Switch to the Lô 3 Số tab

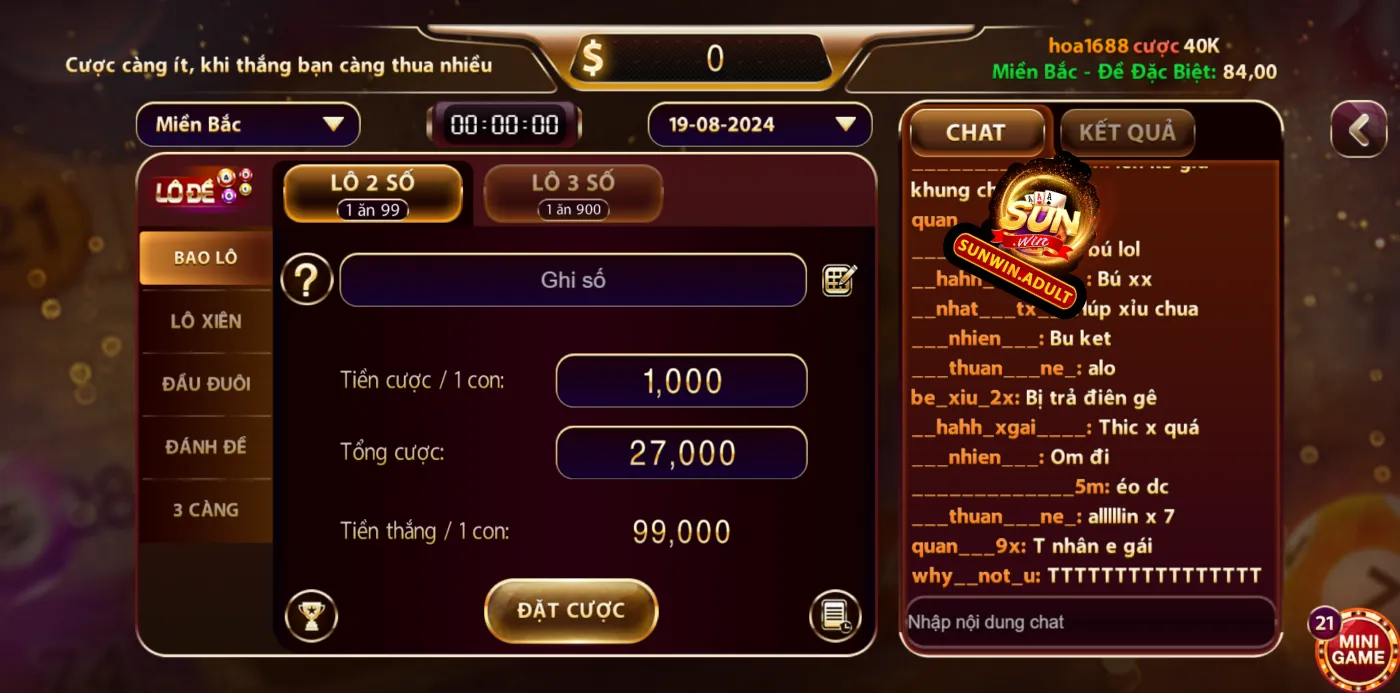click(573, 193)
